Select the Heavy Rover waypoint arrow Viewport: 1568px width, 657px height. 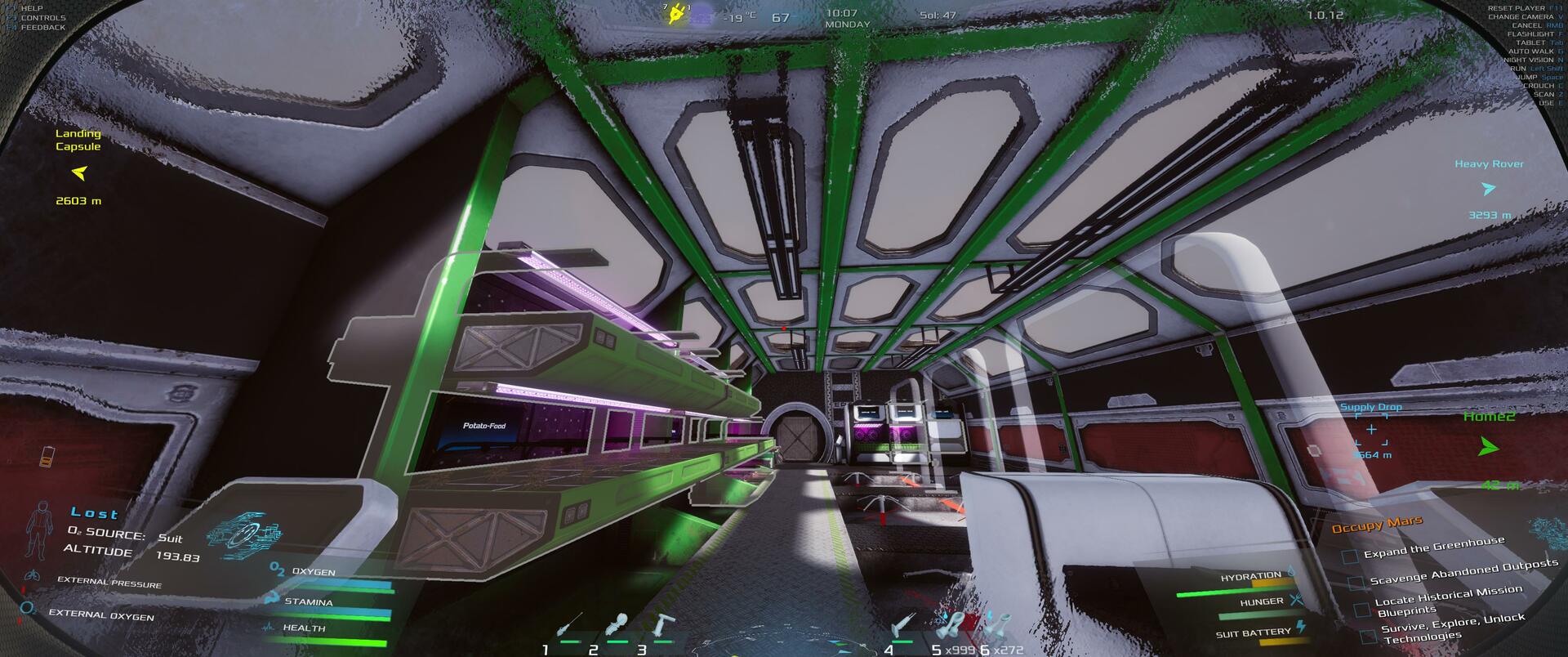[1488, 189]
